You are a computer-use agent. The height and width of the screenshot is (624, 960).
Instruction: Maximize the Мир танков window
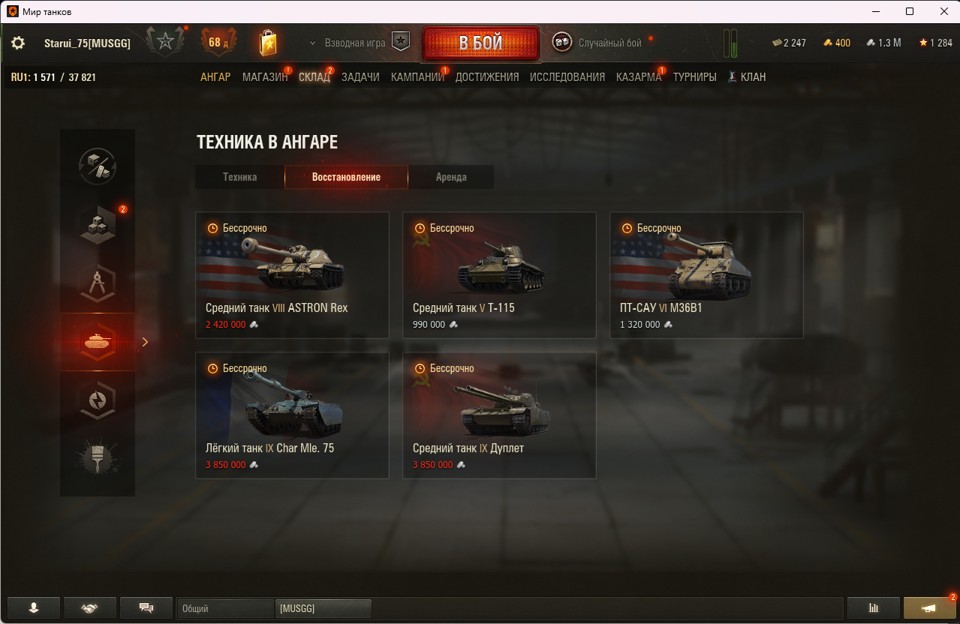pos(910,11)
